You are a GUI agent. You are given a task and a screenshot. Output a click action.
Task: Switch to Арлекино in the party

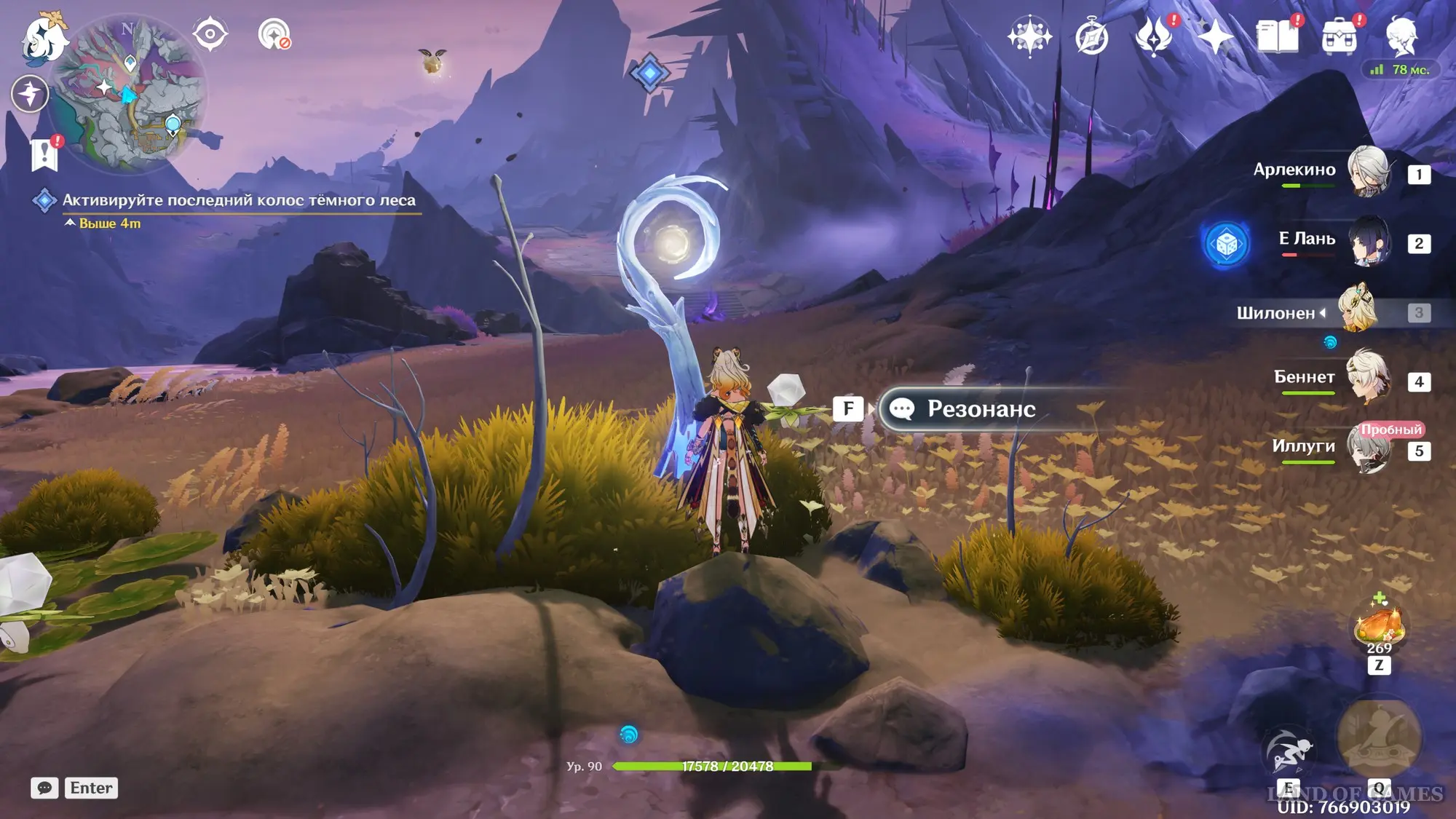coord(1368,172)
